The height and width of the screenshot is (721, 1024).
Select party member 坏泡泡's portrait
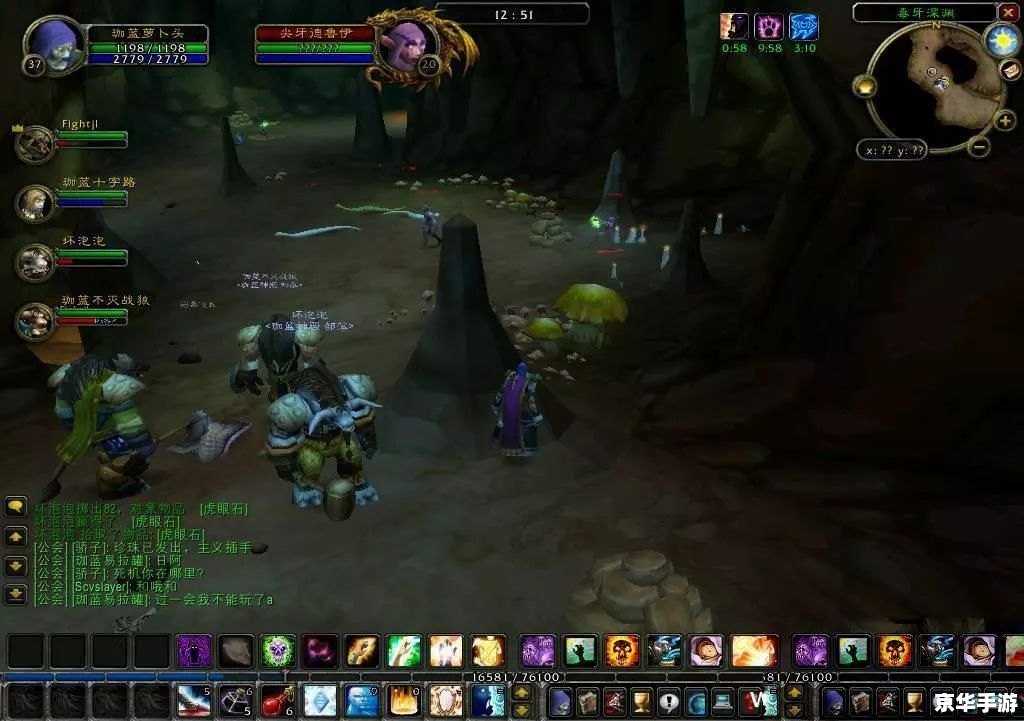pos(35,262)
